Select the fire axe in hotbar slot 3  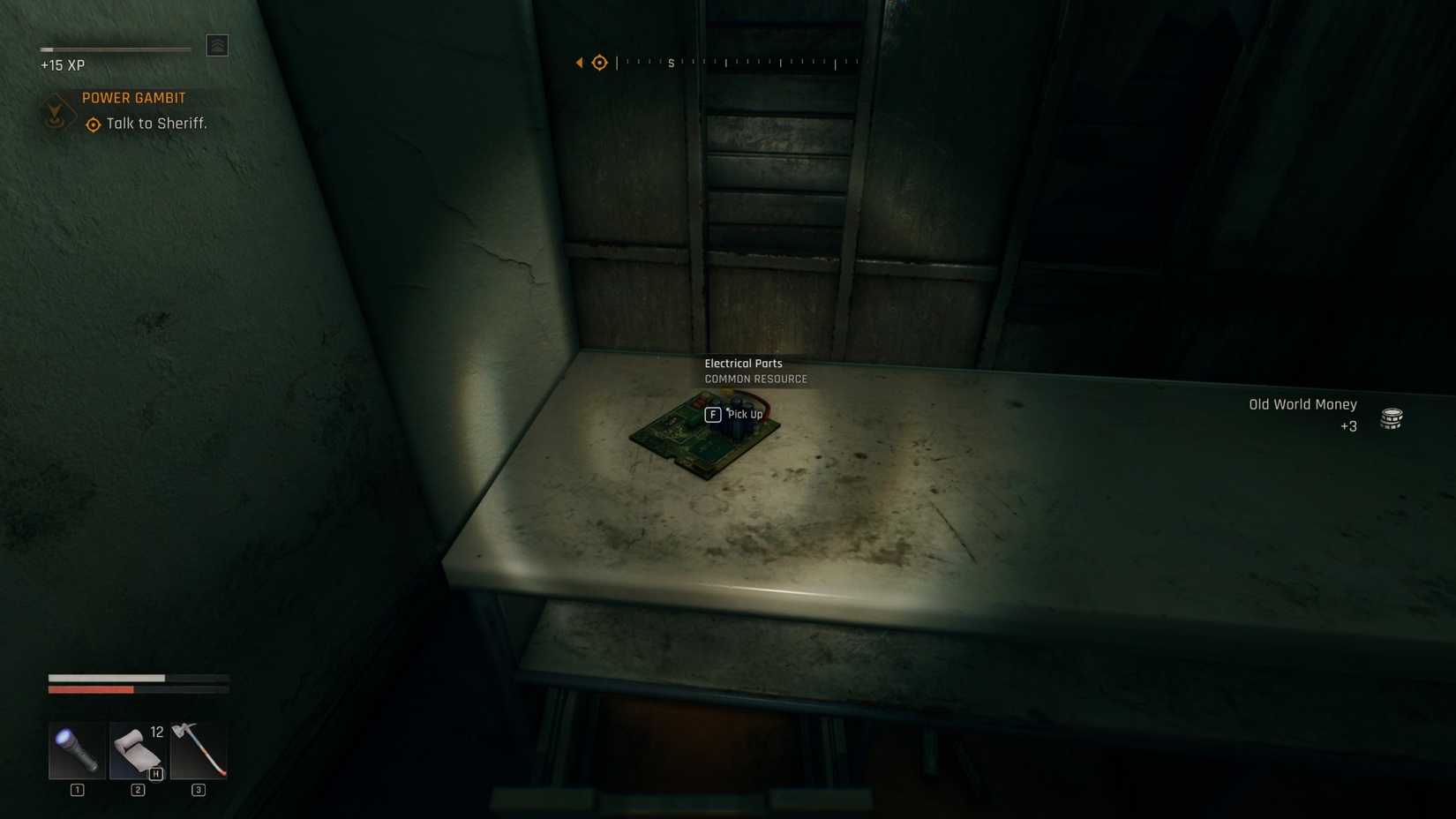point(198,751)
